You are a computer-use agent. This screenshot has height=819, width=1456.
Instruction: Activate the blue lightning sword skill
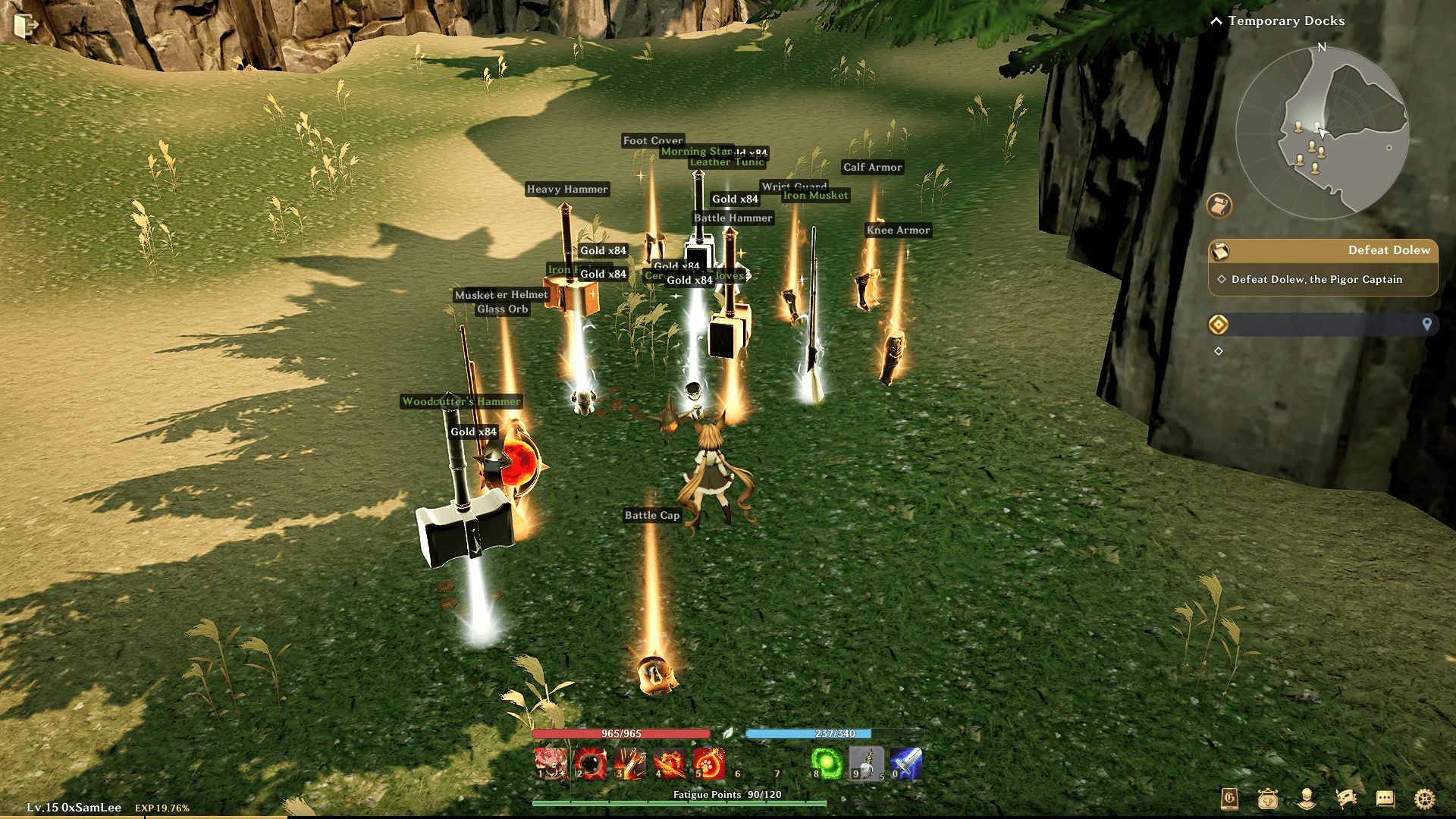[x=905, y=764]
